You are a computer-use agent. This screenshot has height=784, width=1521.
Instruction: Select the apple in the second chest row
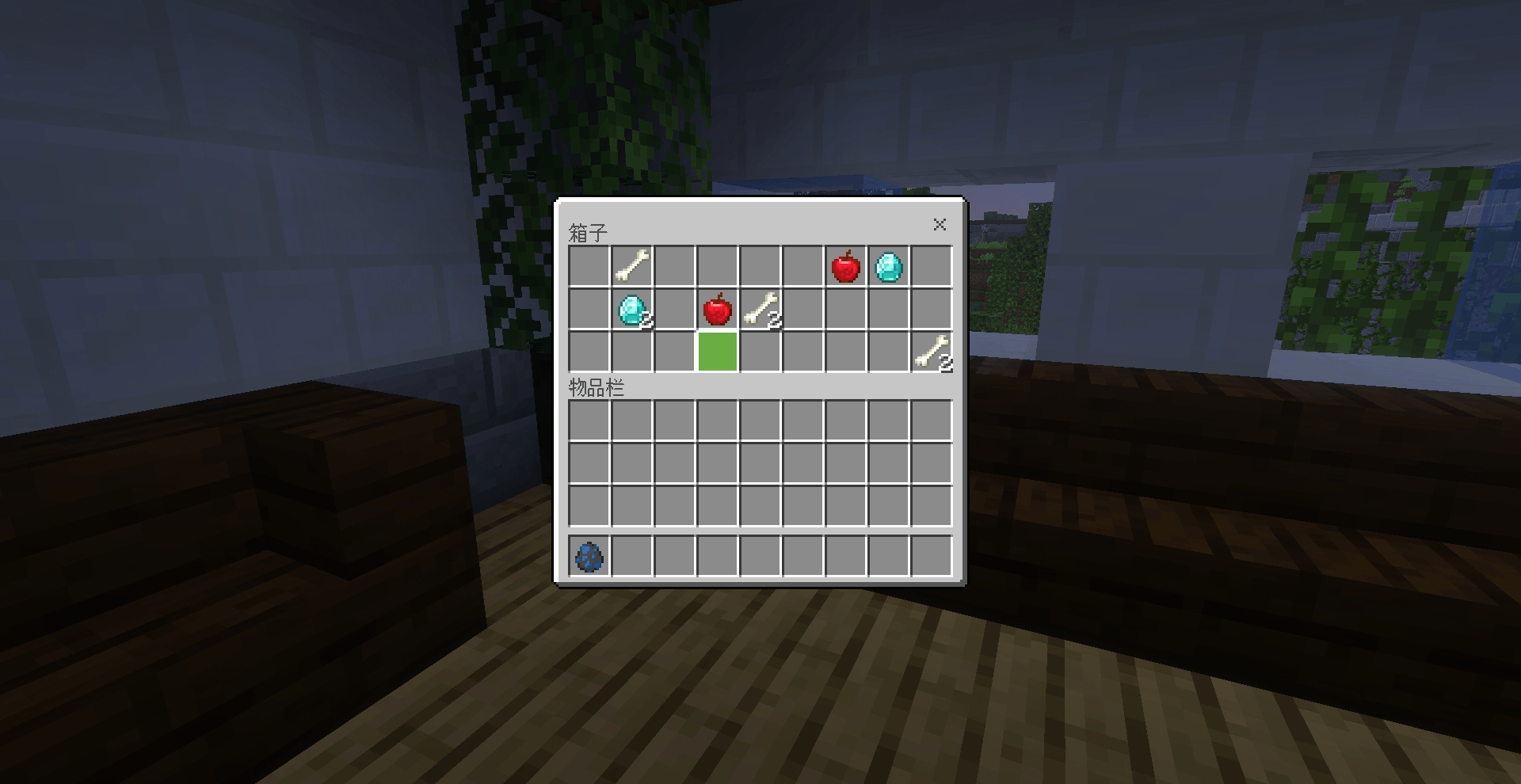pos(717,309)
